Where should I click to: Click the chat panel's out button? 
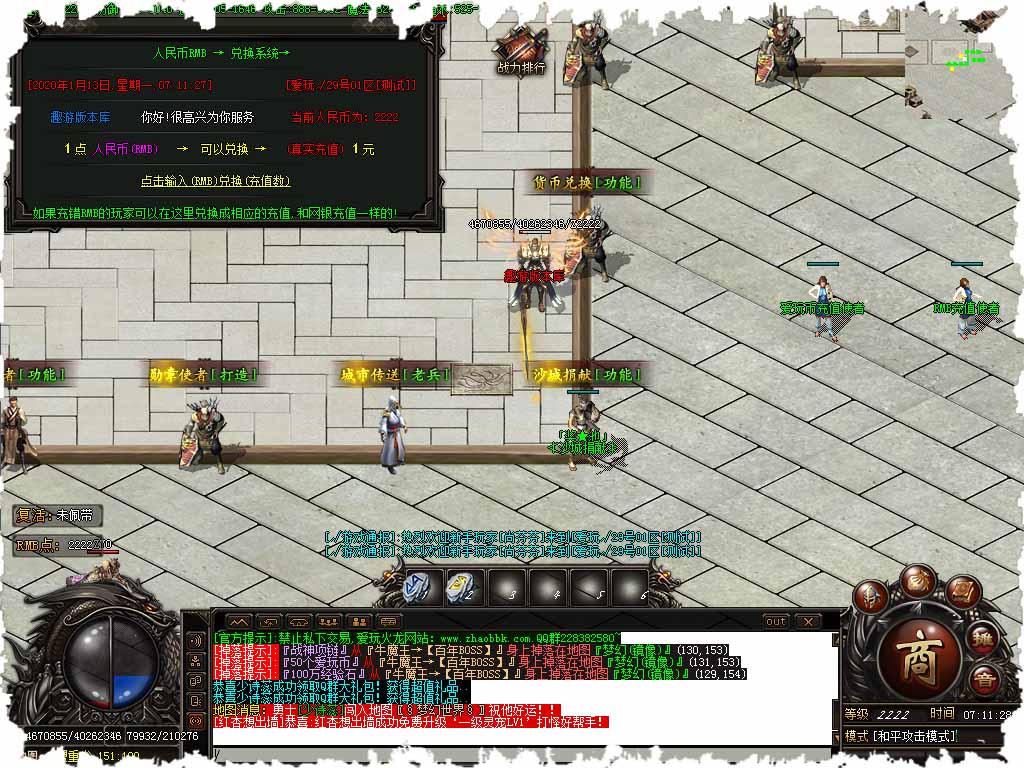tap(776, 621)
